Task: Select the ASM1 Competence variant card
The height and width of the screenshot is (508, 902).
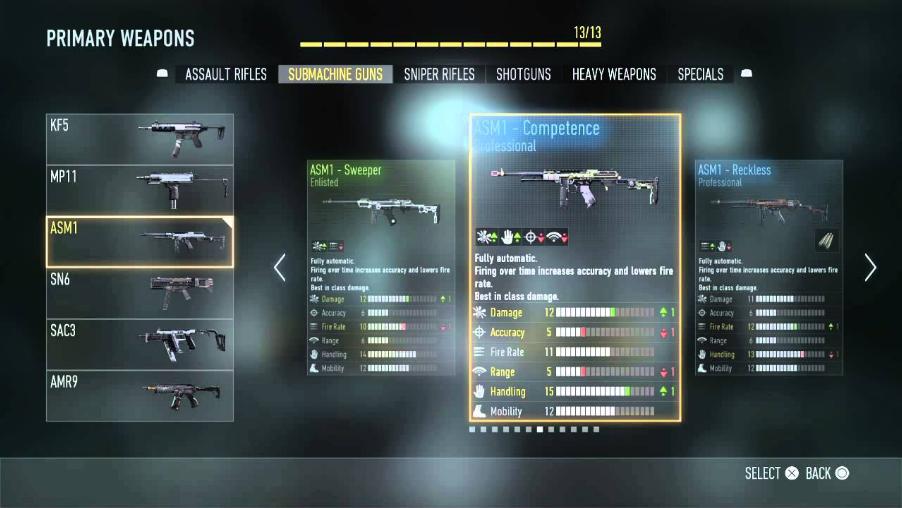Action: (575, 267)
